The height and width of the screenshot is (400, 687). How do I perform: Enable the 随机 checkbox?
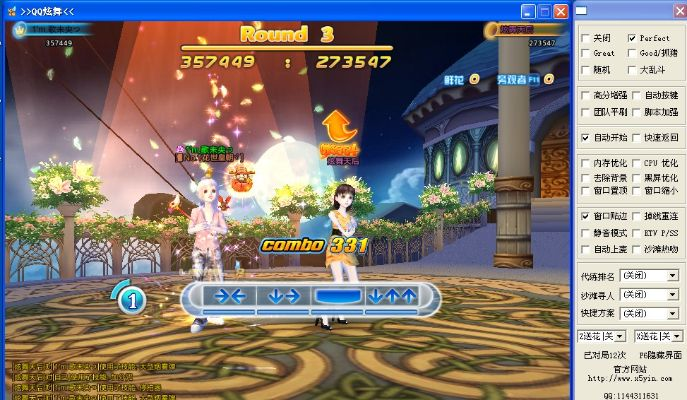tap(585, 70)
